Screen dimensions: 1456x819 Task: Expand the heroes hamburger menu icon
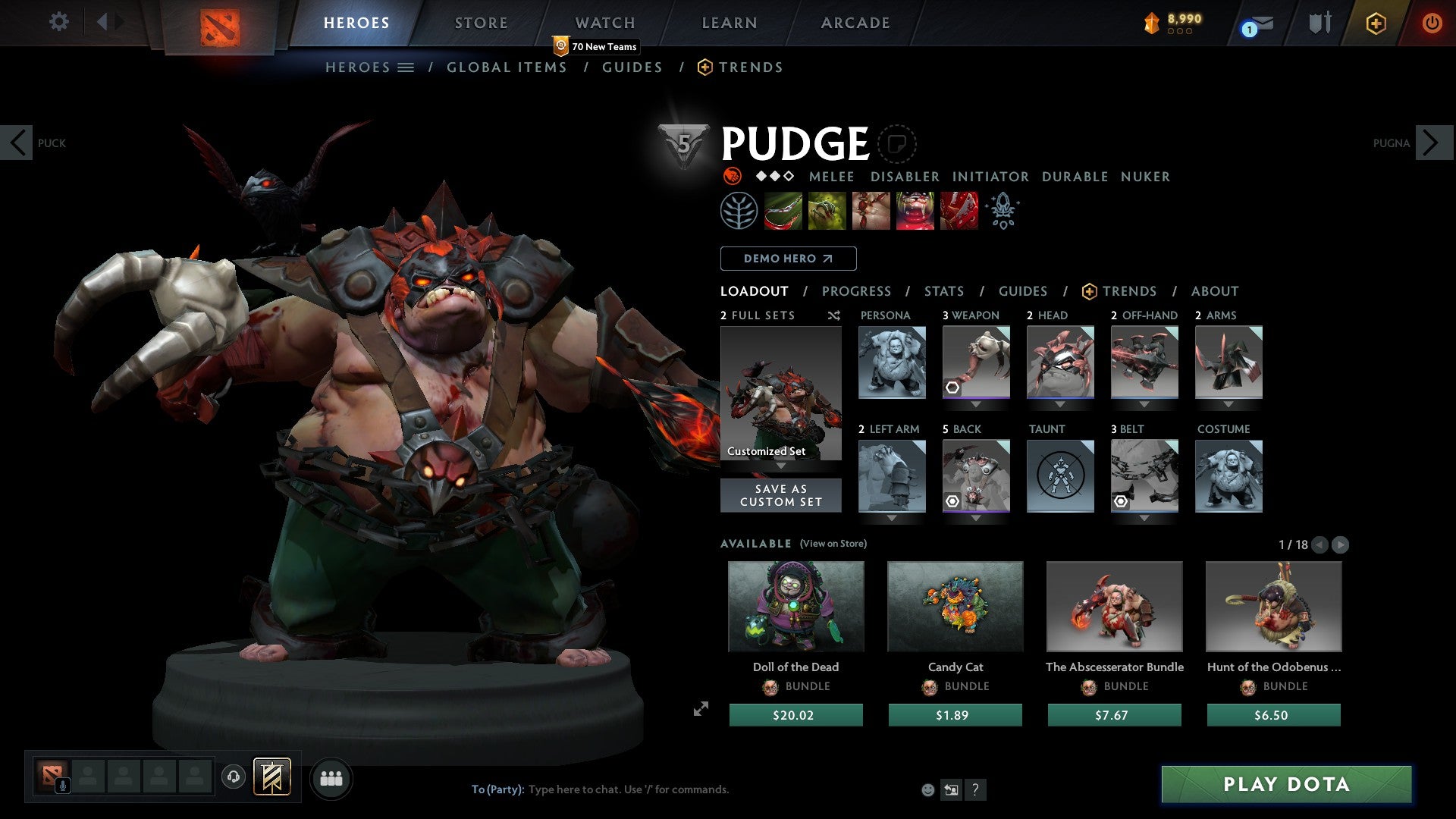point(406,67)
